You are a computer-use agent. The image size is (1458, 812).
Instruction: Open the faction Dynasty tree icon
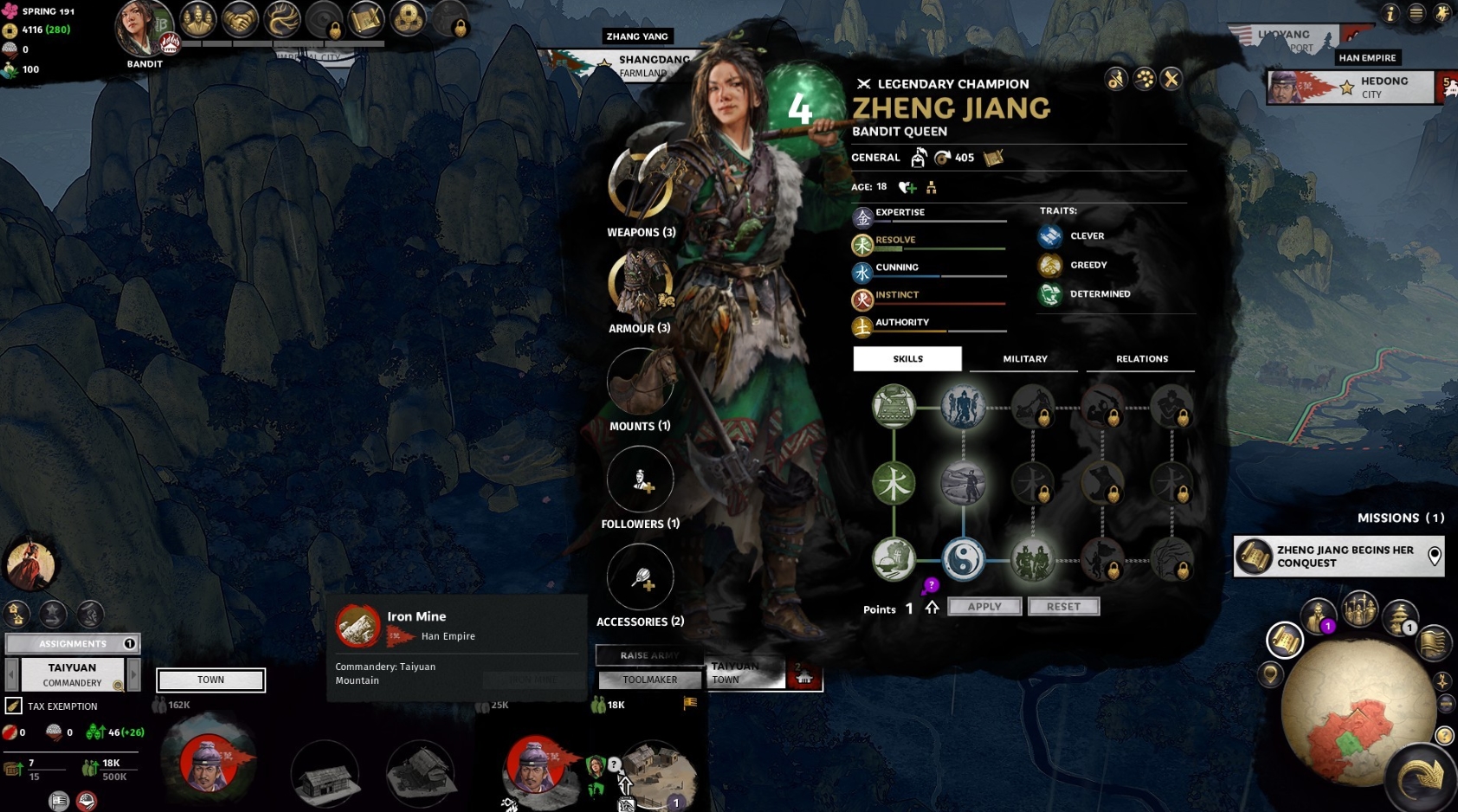282,19
